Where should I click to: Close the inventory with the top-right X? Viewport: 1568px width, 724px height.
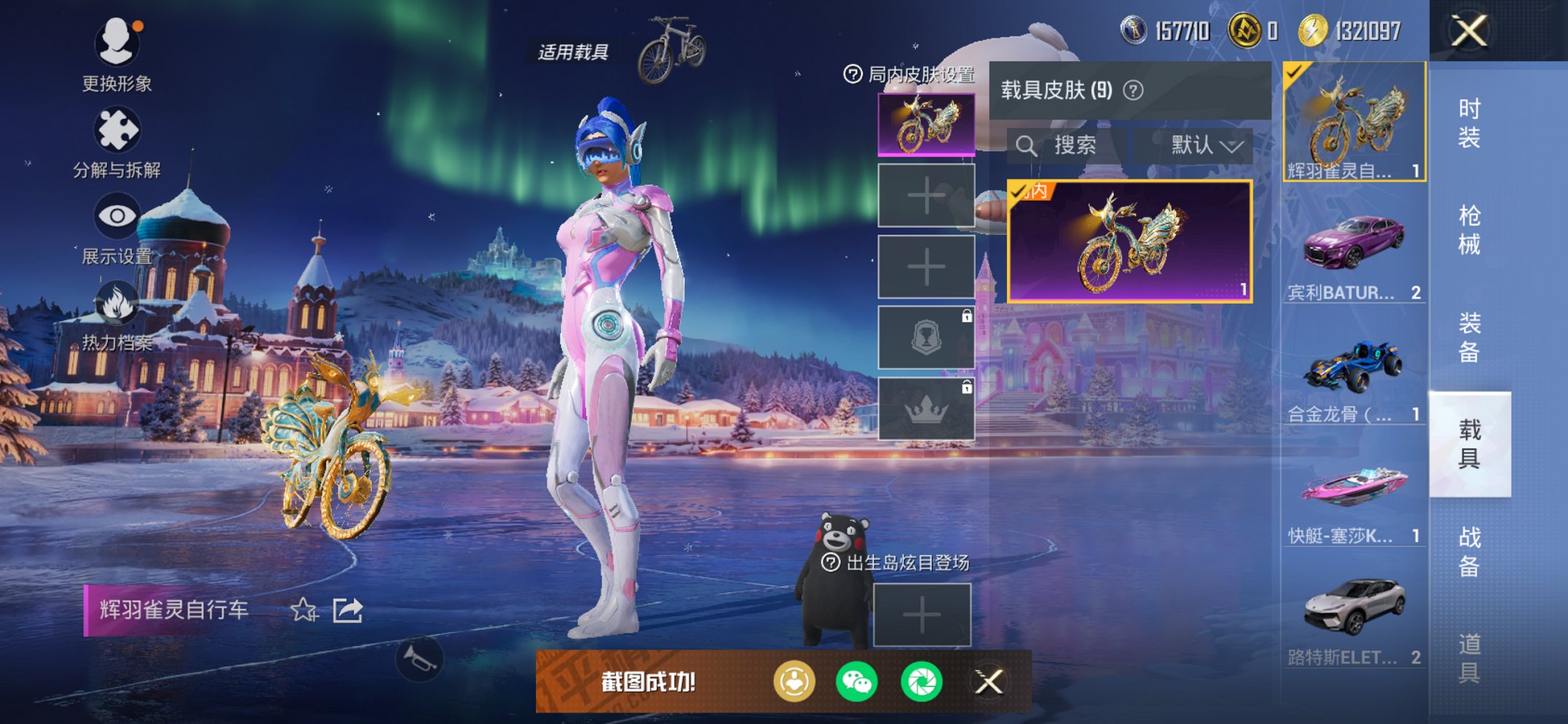tap(1469, 31)
